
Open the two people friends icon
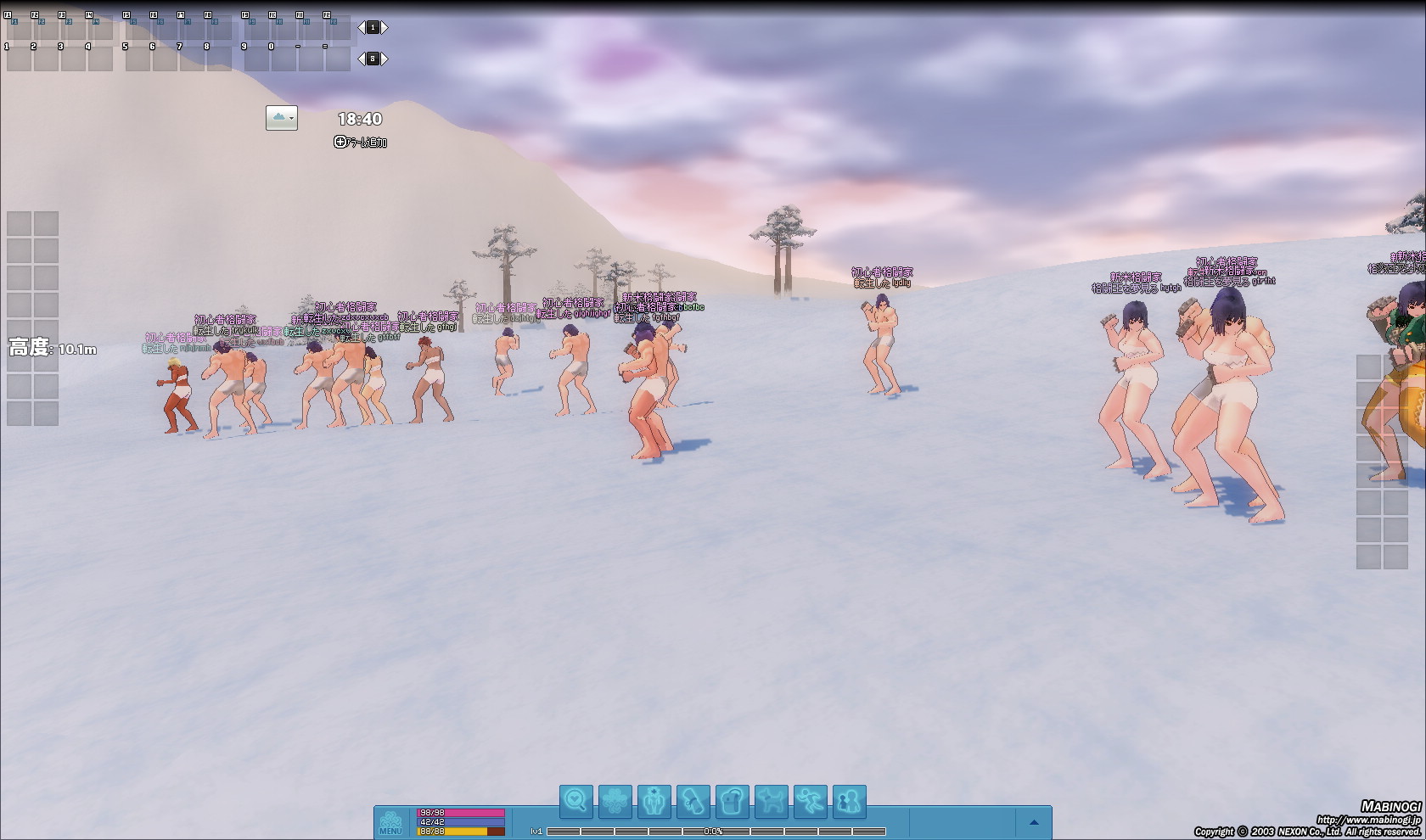click(x=849, y=801)
